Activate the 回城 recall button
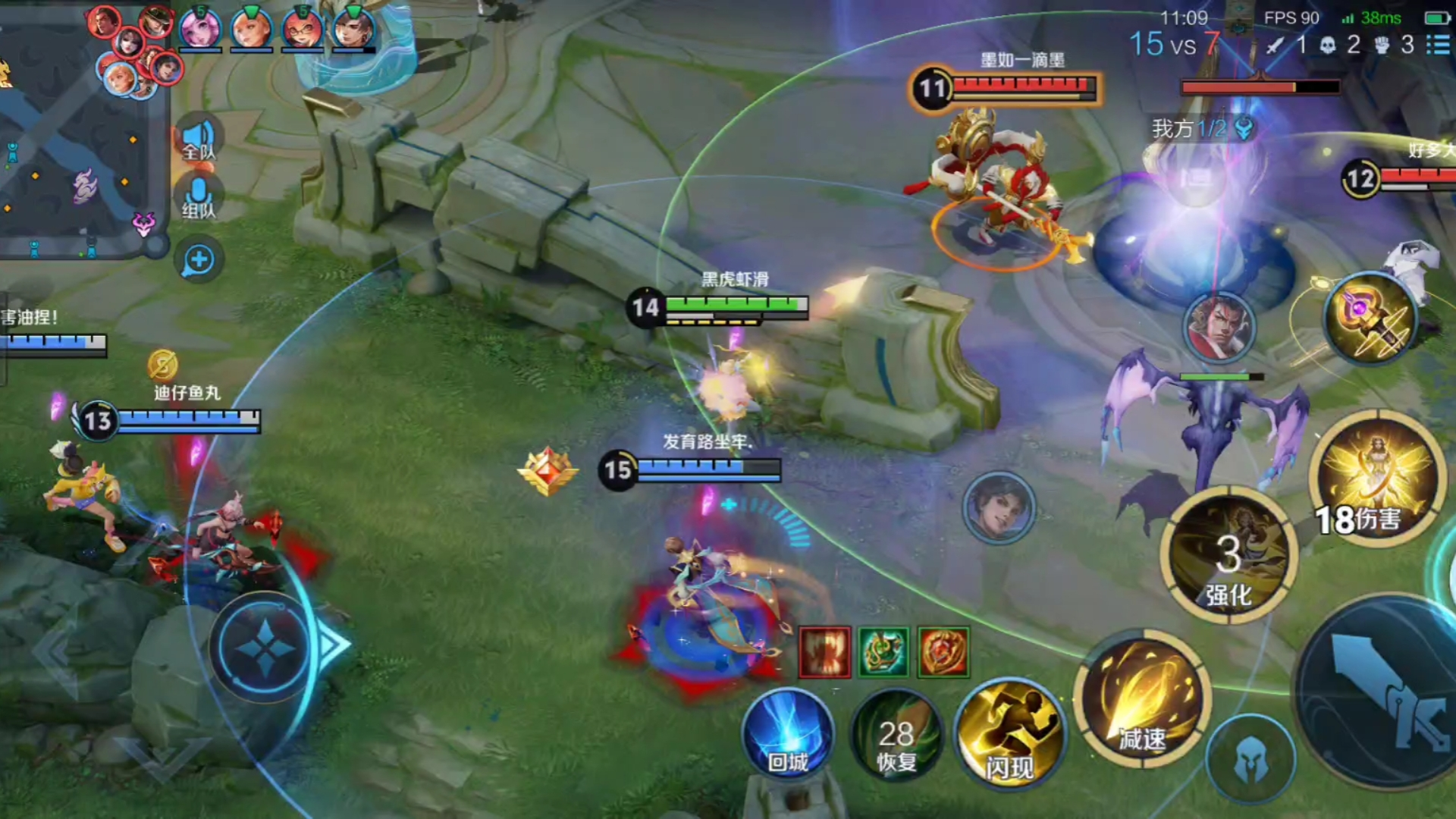The height and width of the screenshot is (819, 1456). pyautogui.click(x=788, y=734)
